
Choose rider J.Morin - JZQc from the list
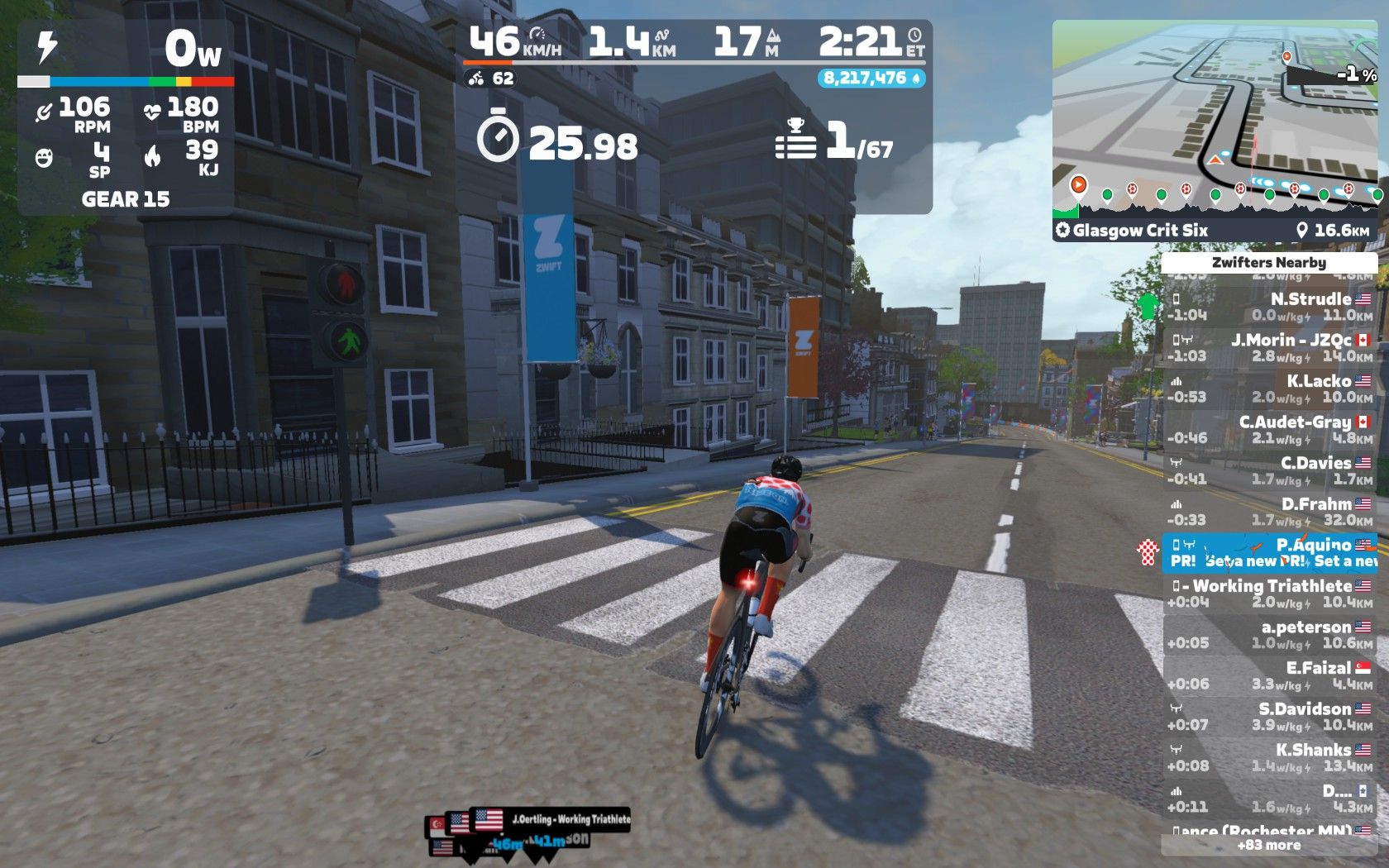[1269, 348]
